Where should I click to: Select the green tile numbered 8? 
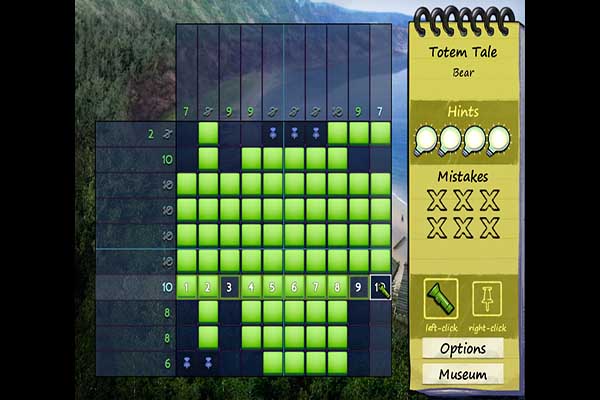pyautogui.click(x=337, y=288)
